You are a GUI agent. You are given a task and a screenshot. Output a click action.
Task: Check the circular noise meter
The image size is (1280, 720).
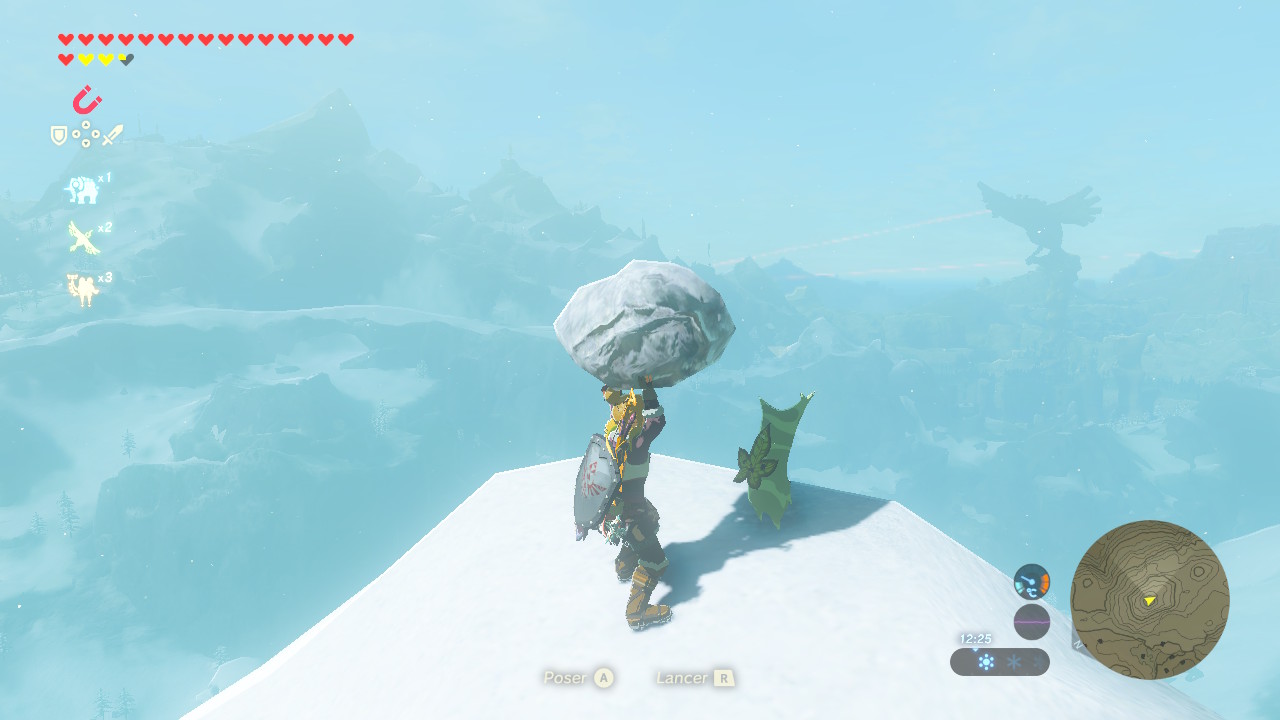click(1031, 622)
